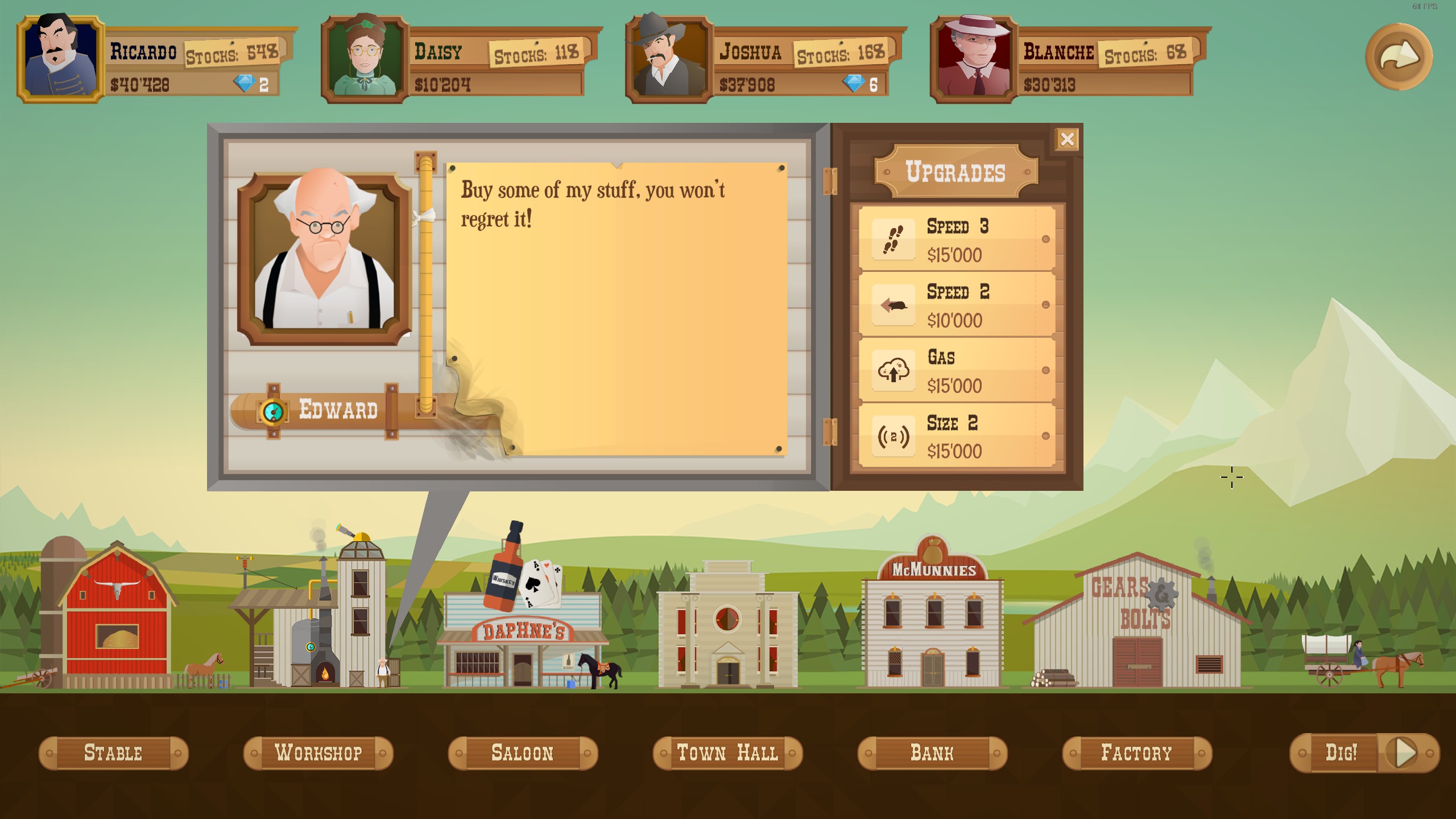Visit the Saloon
1456x819 pixels.
[x=523, y=753]
